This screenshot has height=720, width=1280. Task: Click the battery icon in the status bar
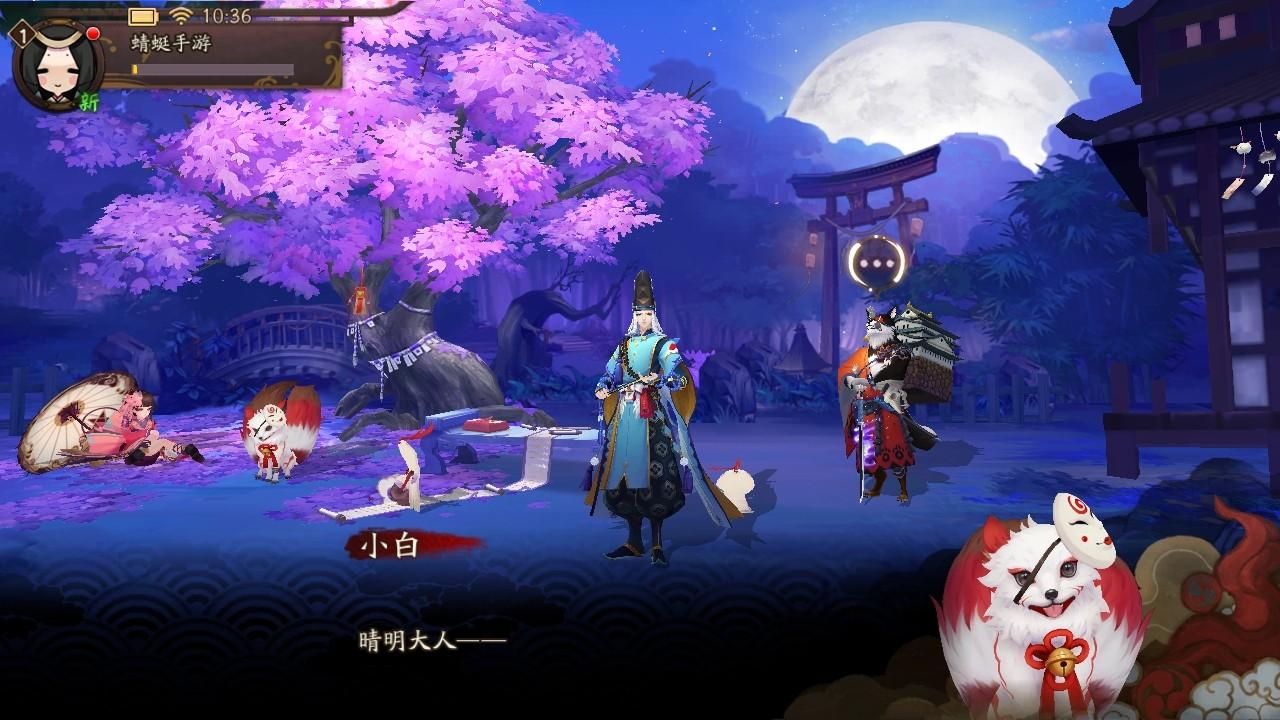tap(142, 16)
